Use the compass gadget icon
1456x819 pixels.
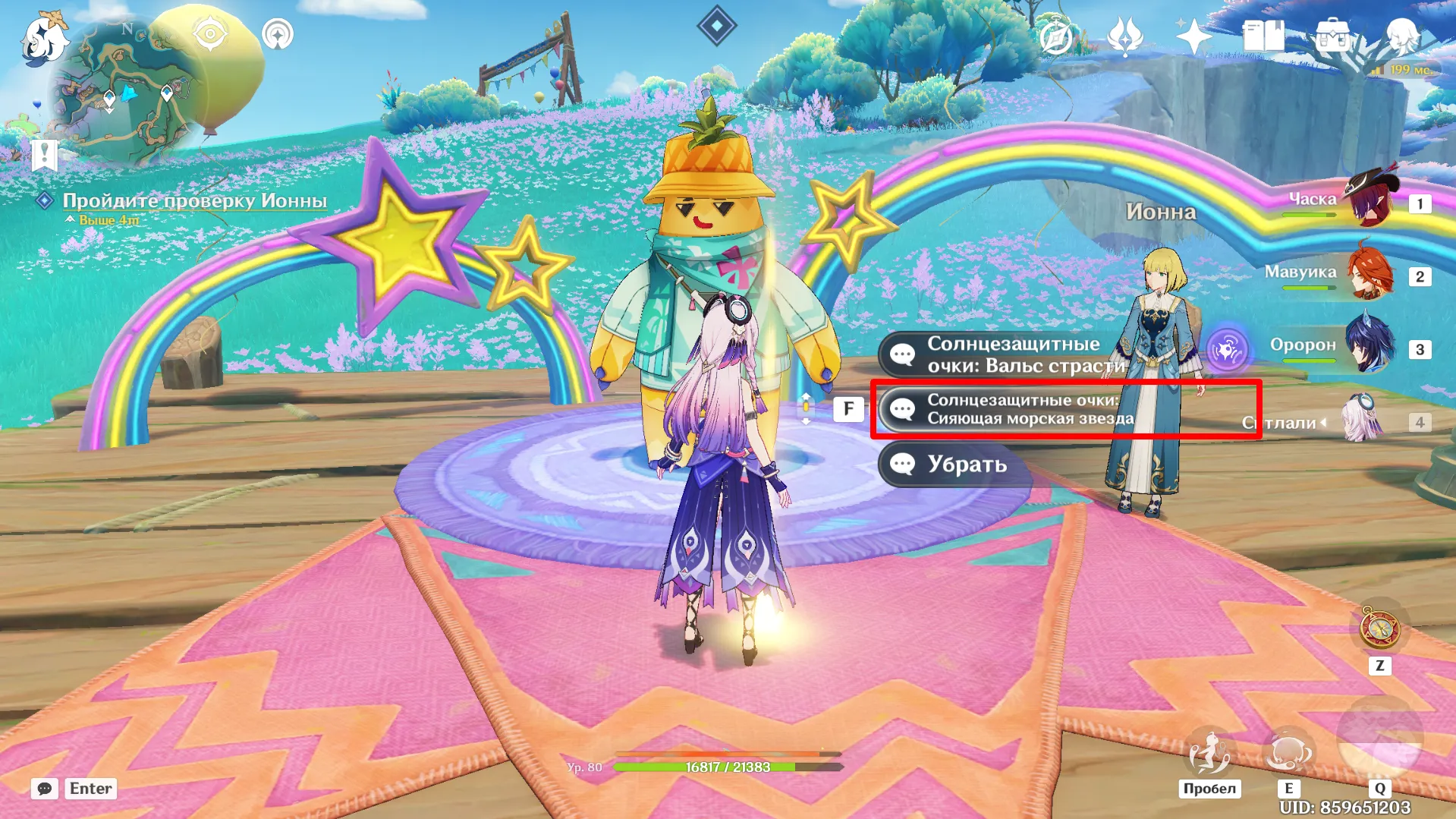coord(1379,630)
